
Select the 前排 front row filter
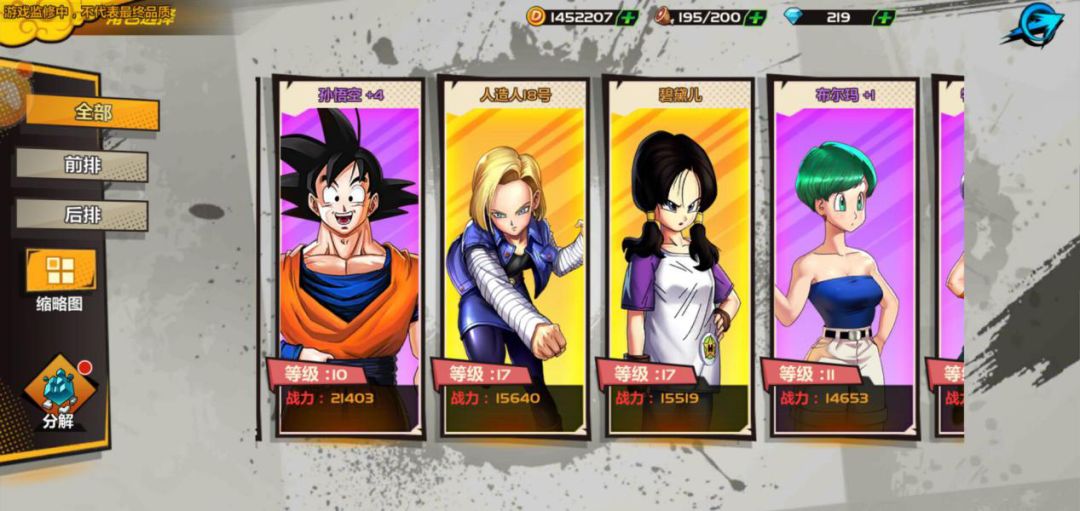coord(82,165)
